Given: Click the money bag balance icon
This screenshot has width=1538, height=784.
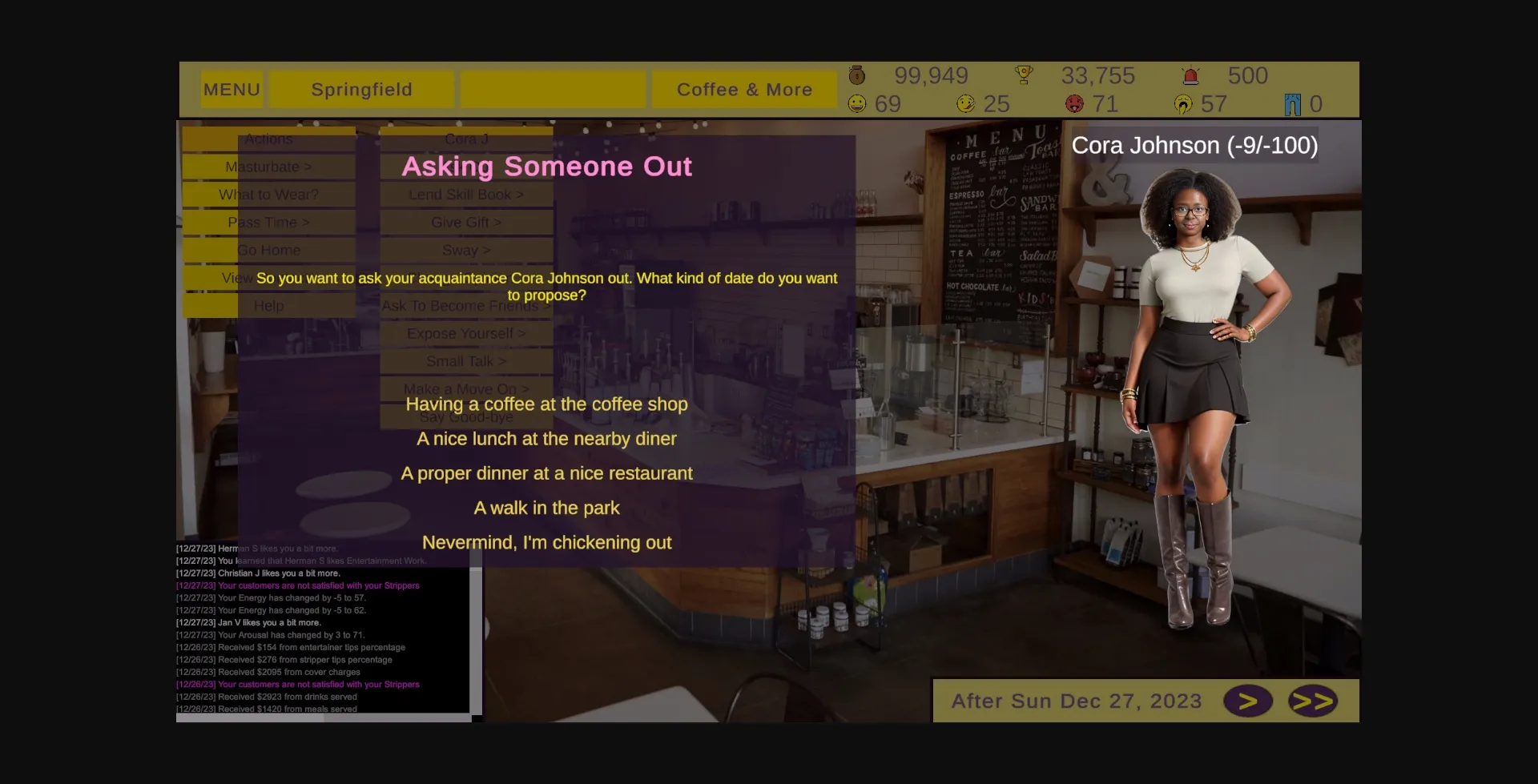Looking at the screenshot, I should click(856, 75).
